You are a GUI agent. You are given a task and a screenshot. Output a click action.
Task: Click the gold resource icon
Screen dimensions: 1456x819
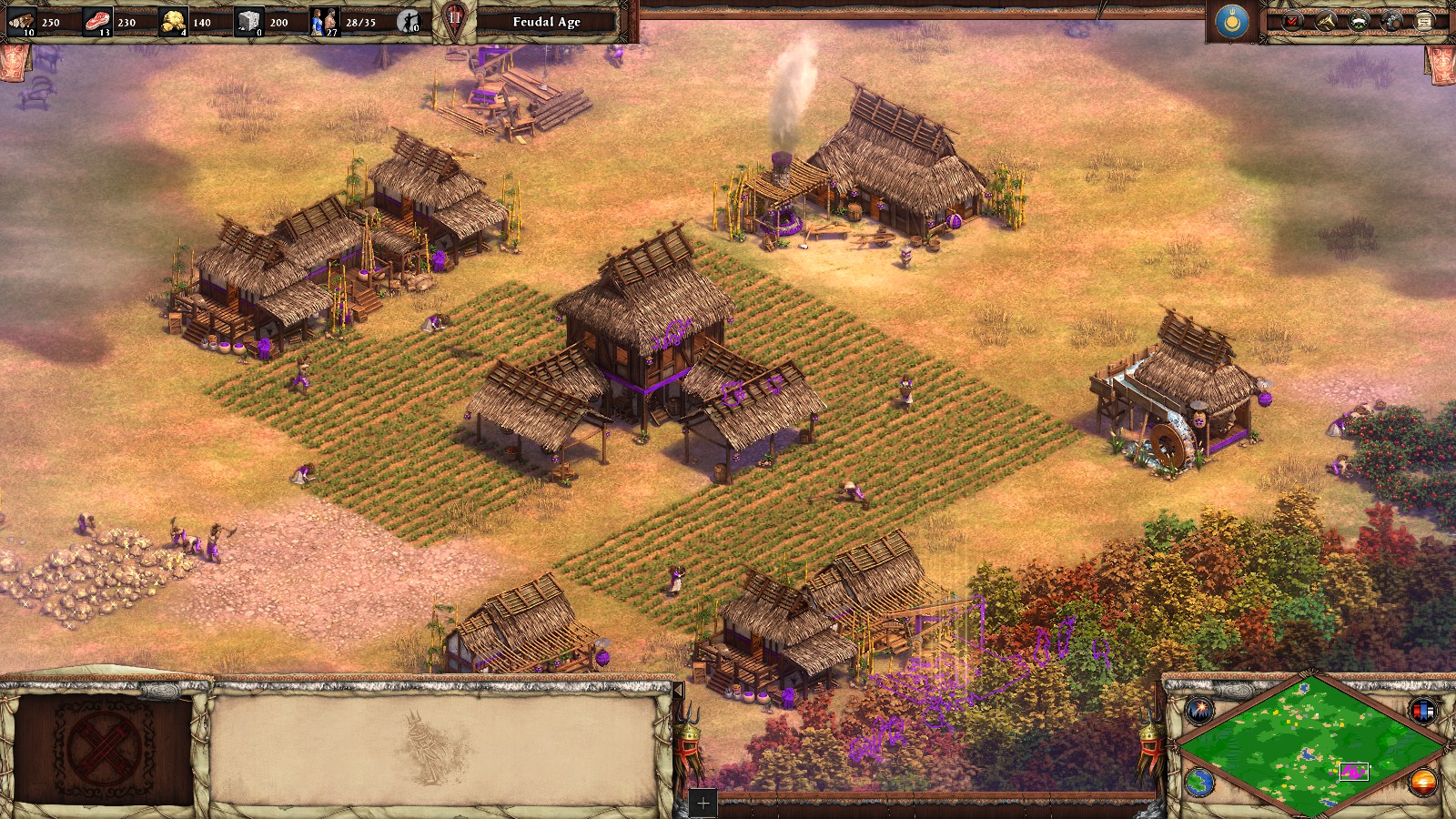coord(173,21)
